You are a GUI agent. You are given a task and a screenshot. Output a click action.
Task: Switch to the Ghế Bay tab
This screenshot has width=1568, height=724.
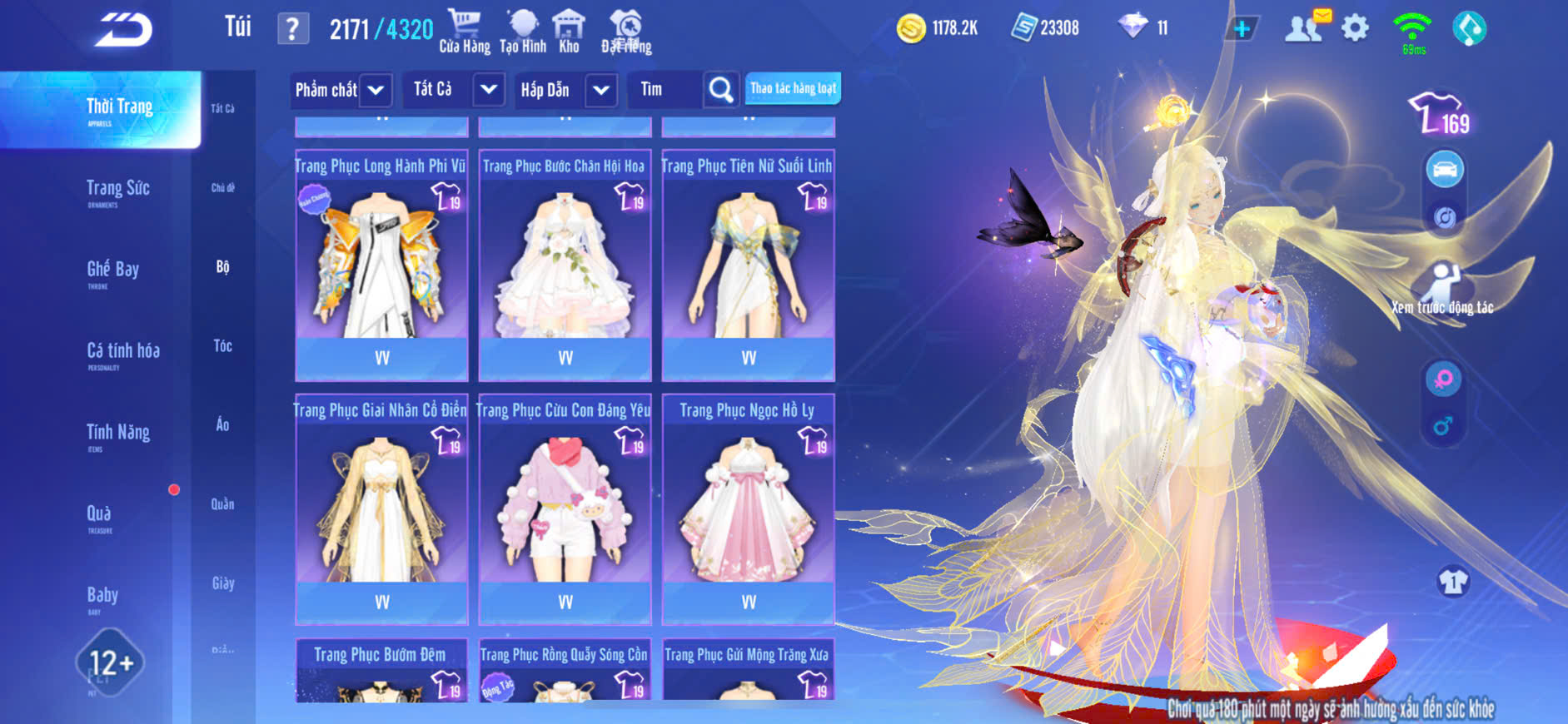coord(112,270)
